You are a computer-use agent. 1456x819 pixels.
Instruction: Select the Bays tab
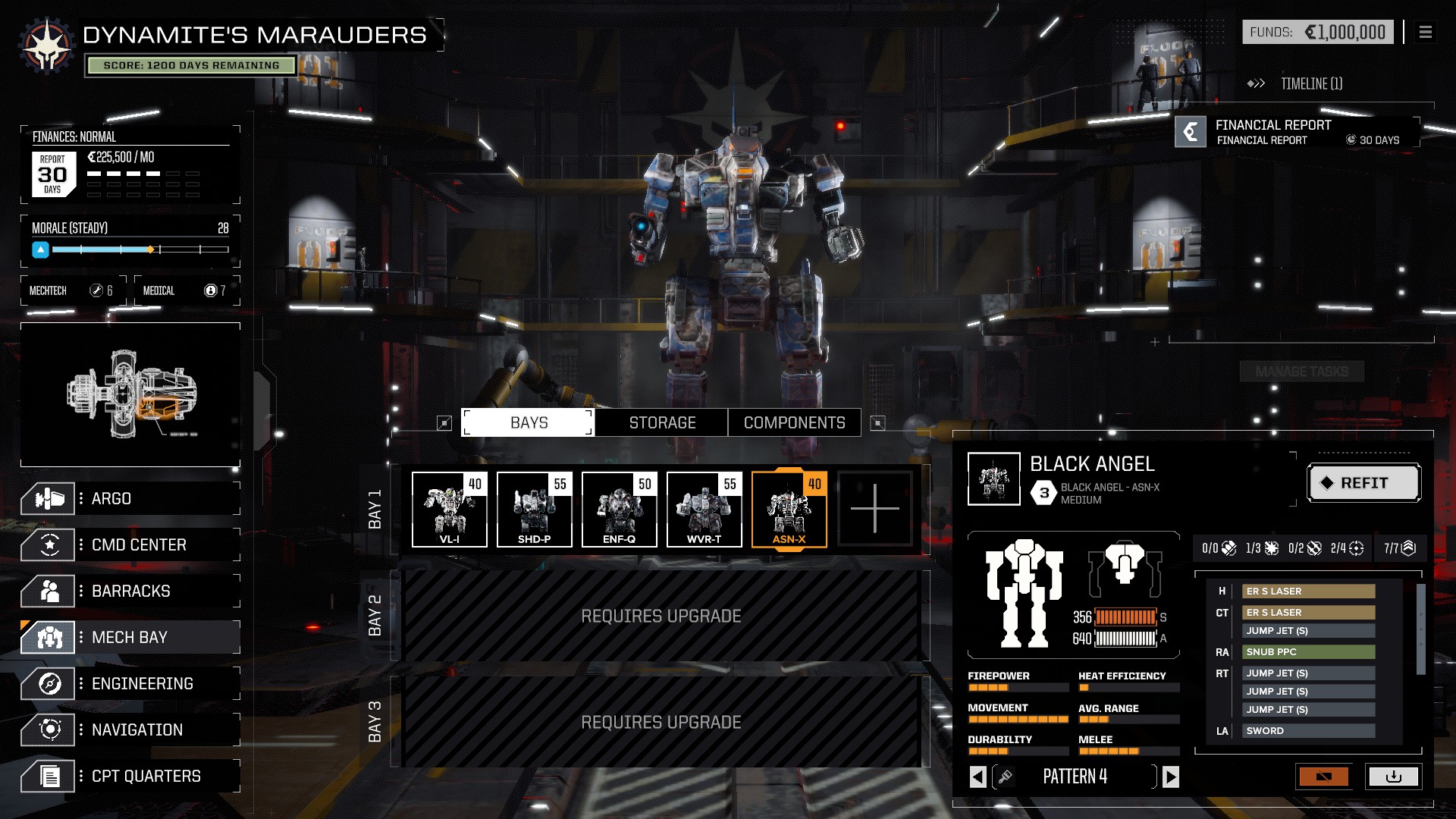click(x=529, y=423)
